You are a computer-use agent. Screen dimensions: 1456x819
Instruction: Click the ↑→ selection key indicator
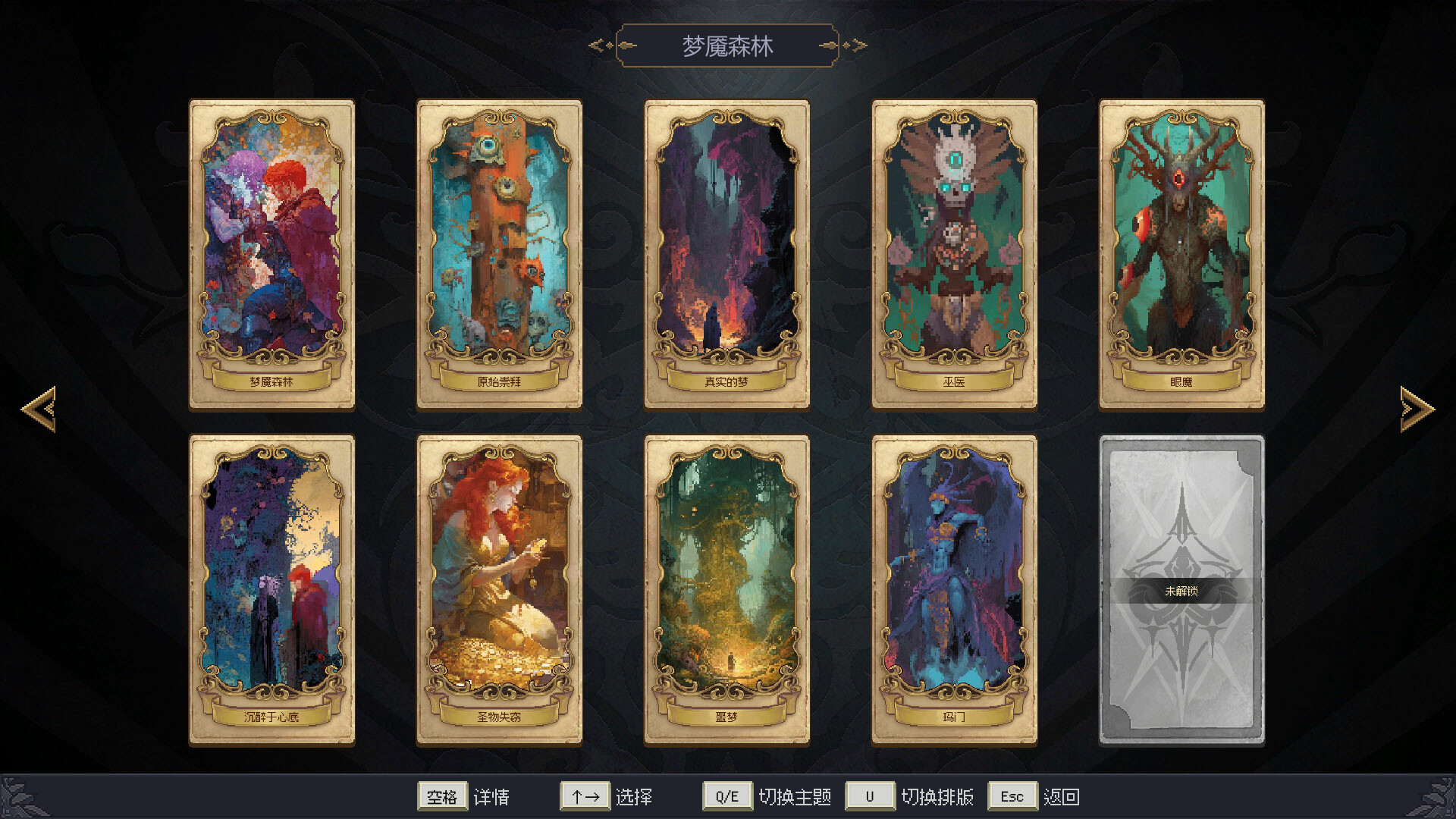click(584, 796)
